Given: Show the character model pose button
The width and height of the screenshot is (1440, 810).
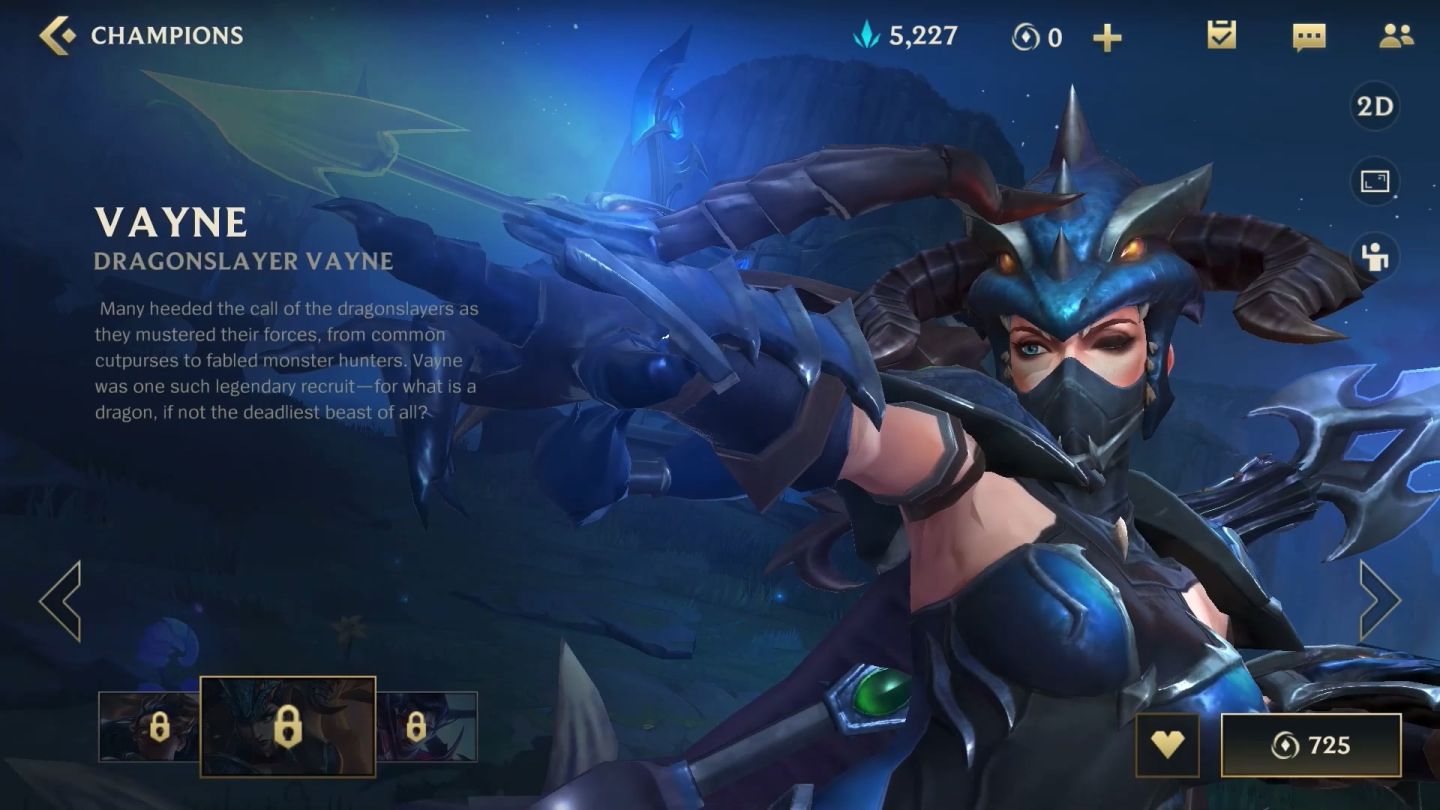Looking at the screenshot, I should point(1375,257).
